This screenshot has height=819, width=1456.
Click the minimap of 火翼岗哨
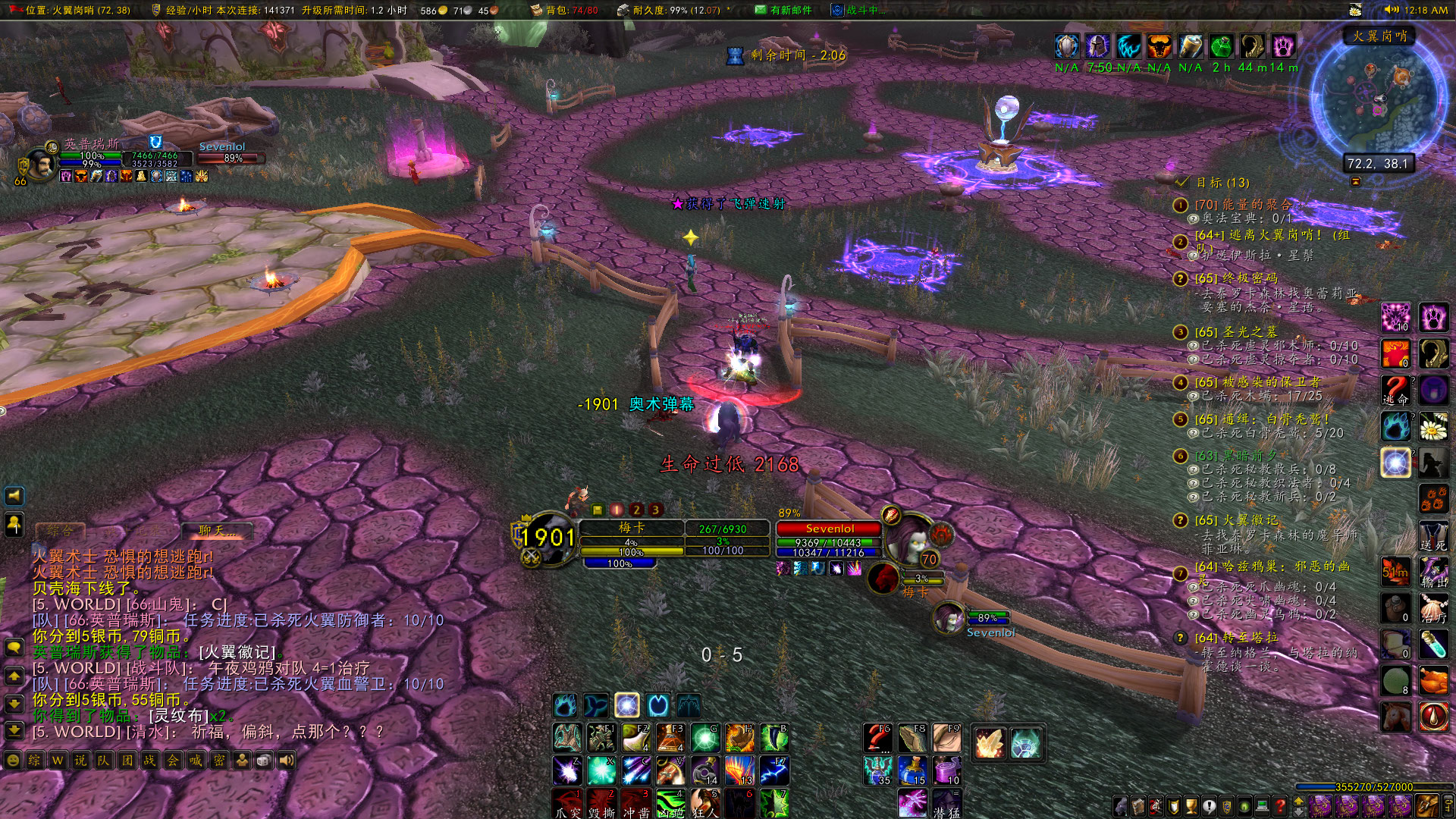tap(1376, 99)
